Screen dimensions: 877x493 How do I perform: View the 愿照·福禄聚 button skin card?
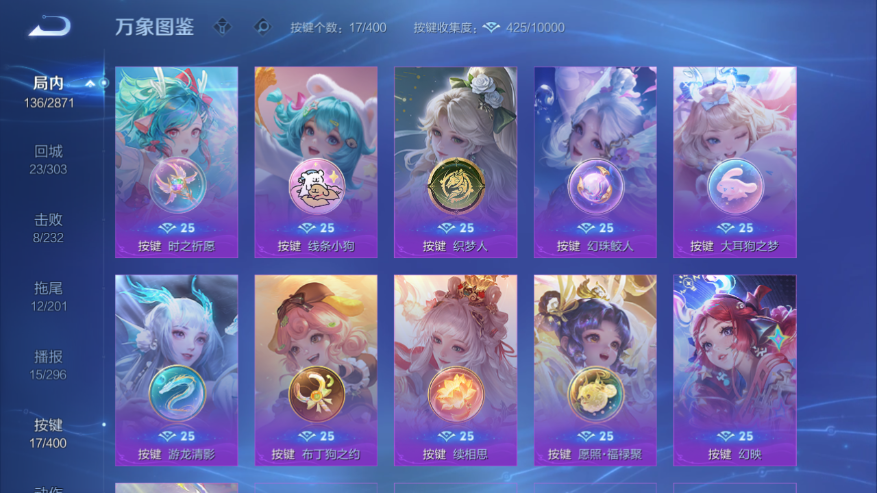pos(595,370)
